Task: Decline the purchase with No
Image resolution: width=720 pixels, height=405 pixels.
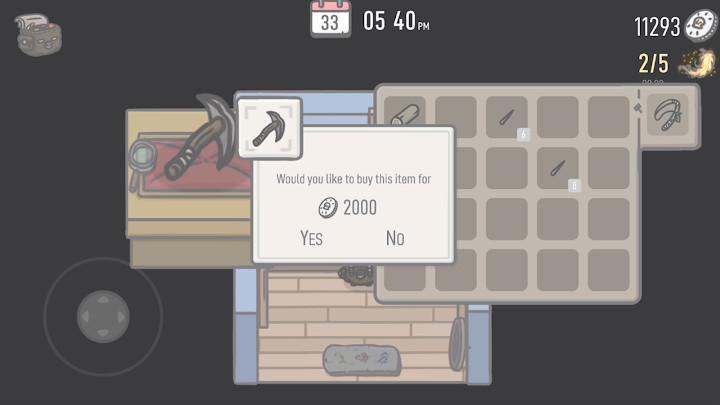Action: pyautogui.click(x=395, y=238)
